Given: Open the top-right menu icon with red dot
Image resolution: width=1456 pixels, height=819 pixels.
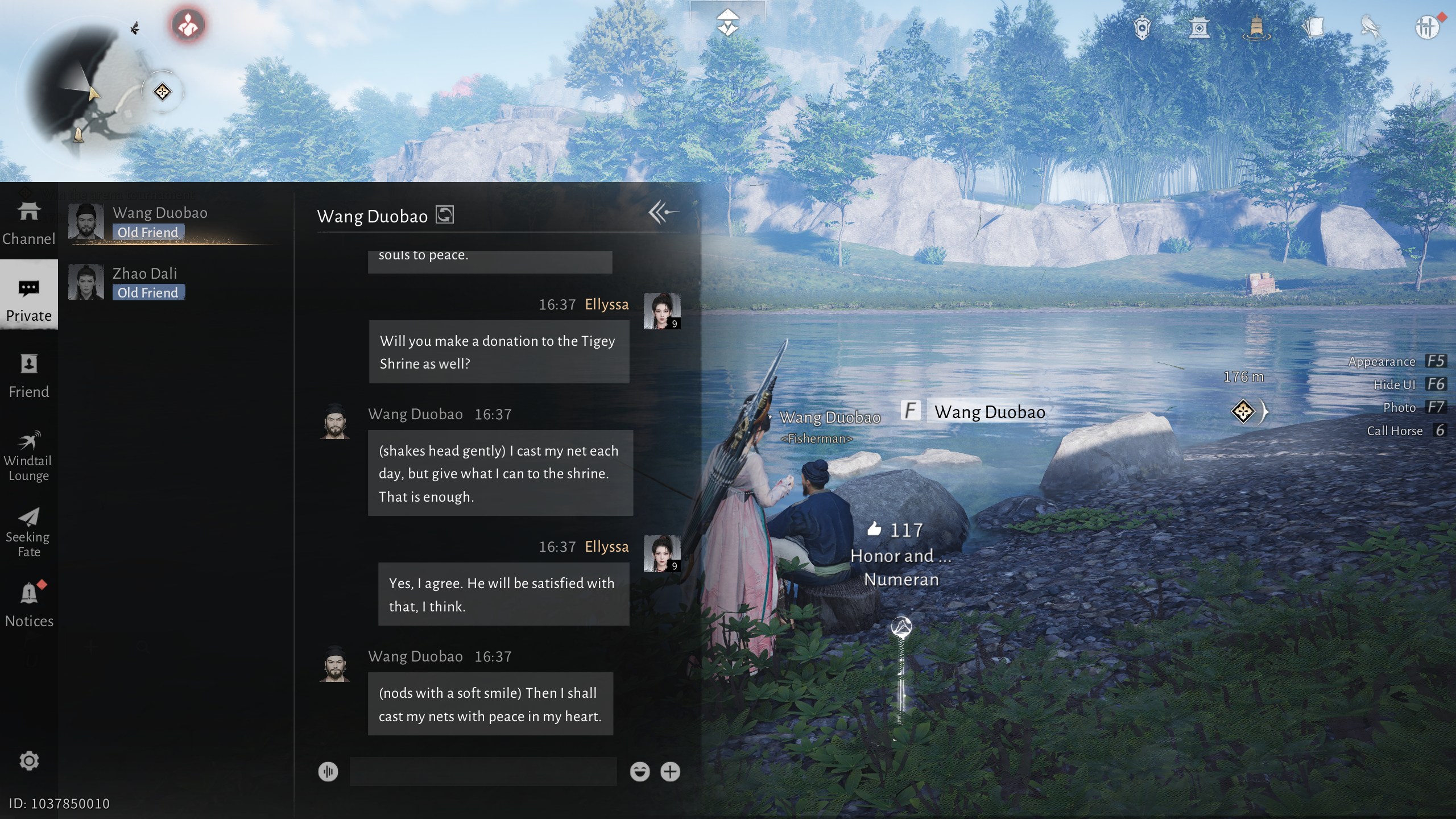Looking at the screenshot, I should tap(1427, 27).
